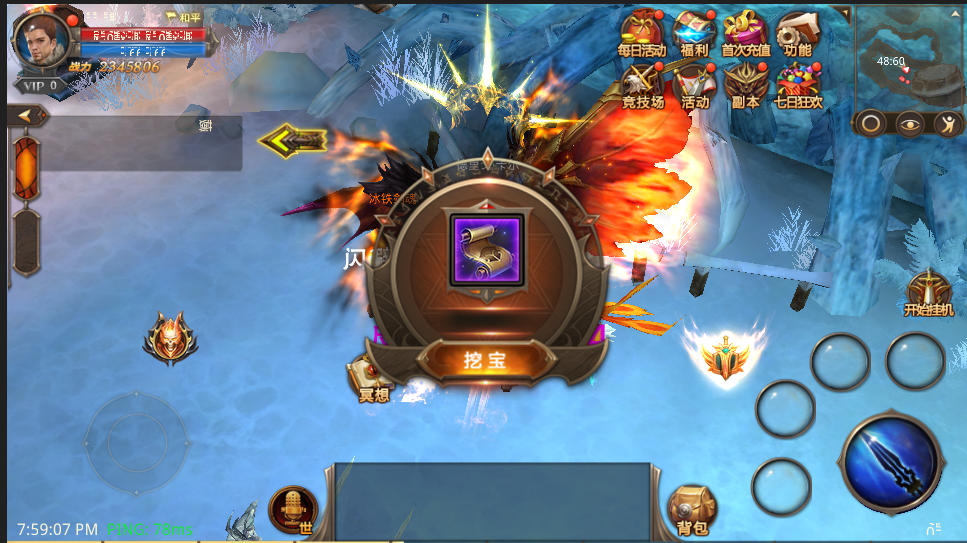Open the 活动 events icon
The width and height of the screenshot is (967, 543).
(x=694, y=86)
